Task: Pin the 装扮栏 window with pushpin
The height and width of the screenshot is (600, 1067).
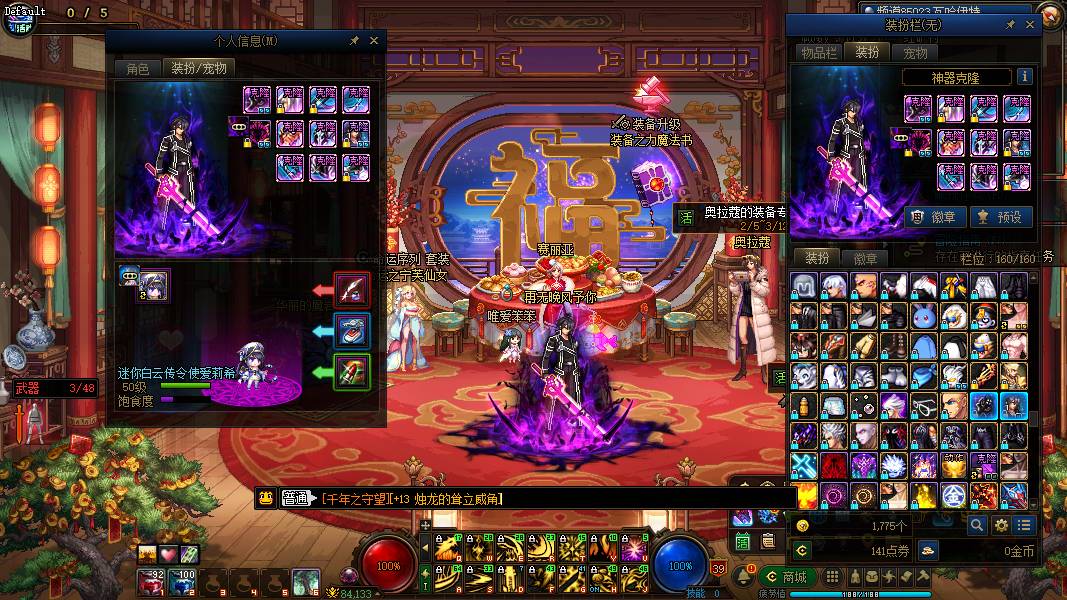Action: pyautogui.click(x=1010, y=25)
